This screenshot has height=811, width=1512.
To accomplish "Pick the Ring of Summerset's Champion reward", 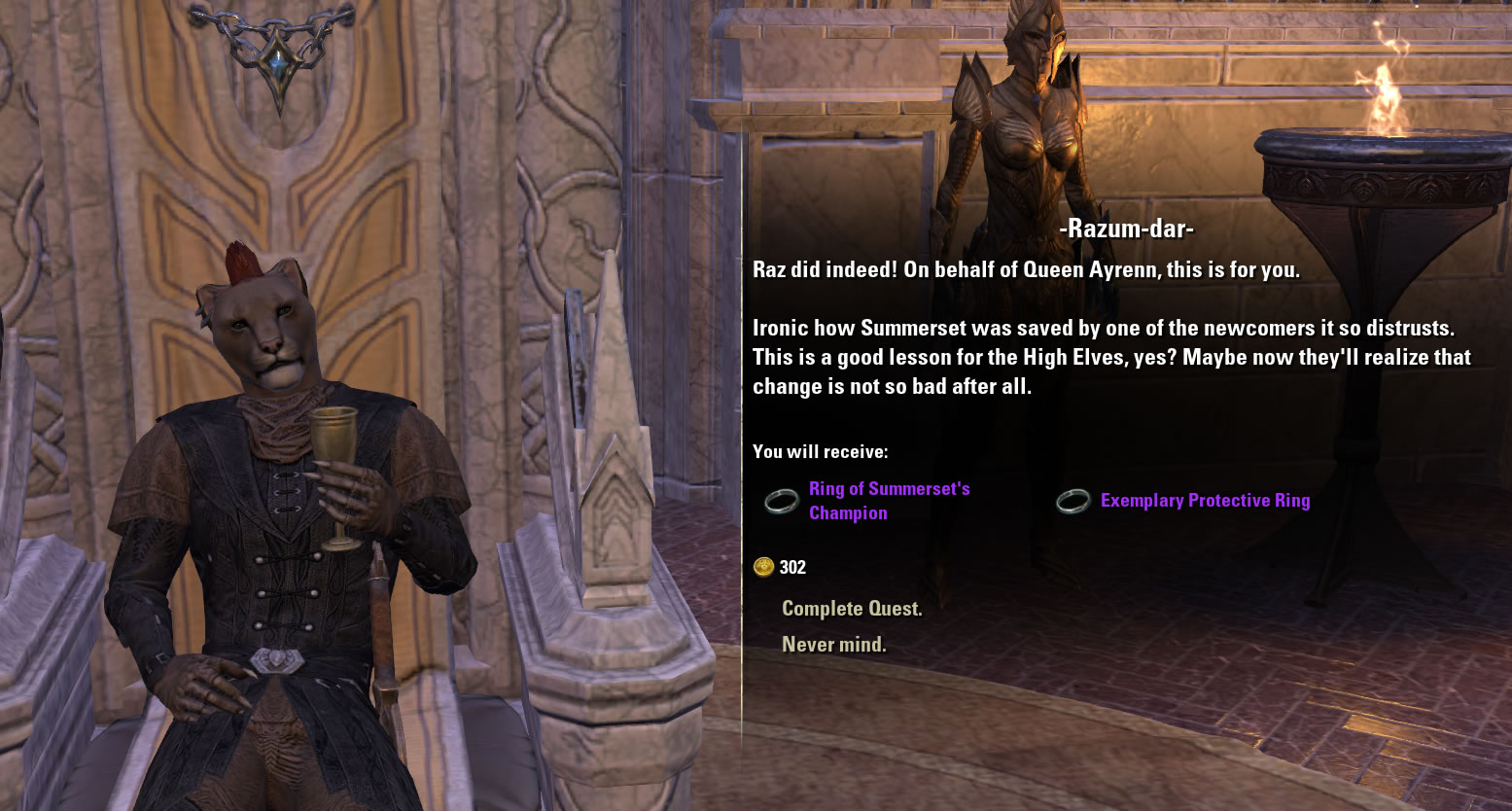I will point(888,501).
